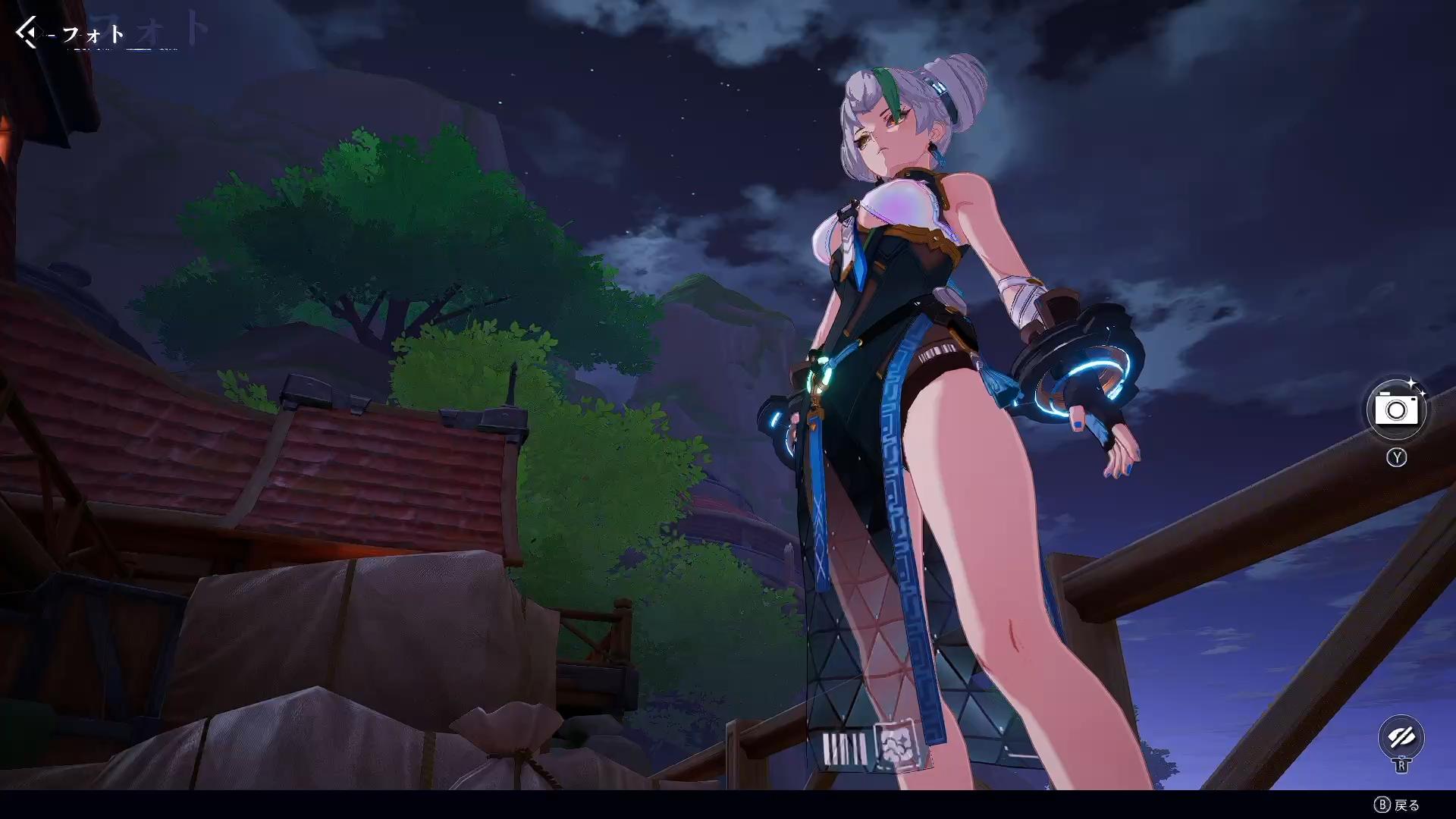The height and width of the screenshot is (819, 1456).
Task: Toggle interface visibility with the crossed-eye icon
Action: pyautogui.click(x=1400, y=737)
